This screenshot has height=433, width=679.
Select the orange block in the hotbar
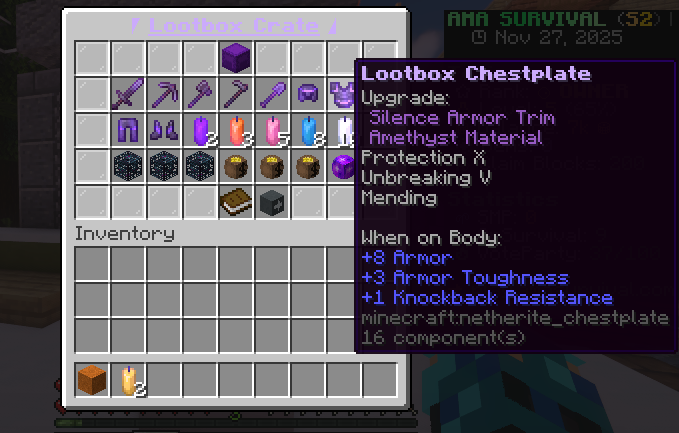click(x=92, y=379)
